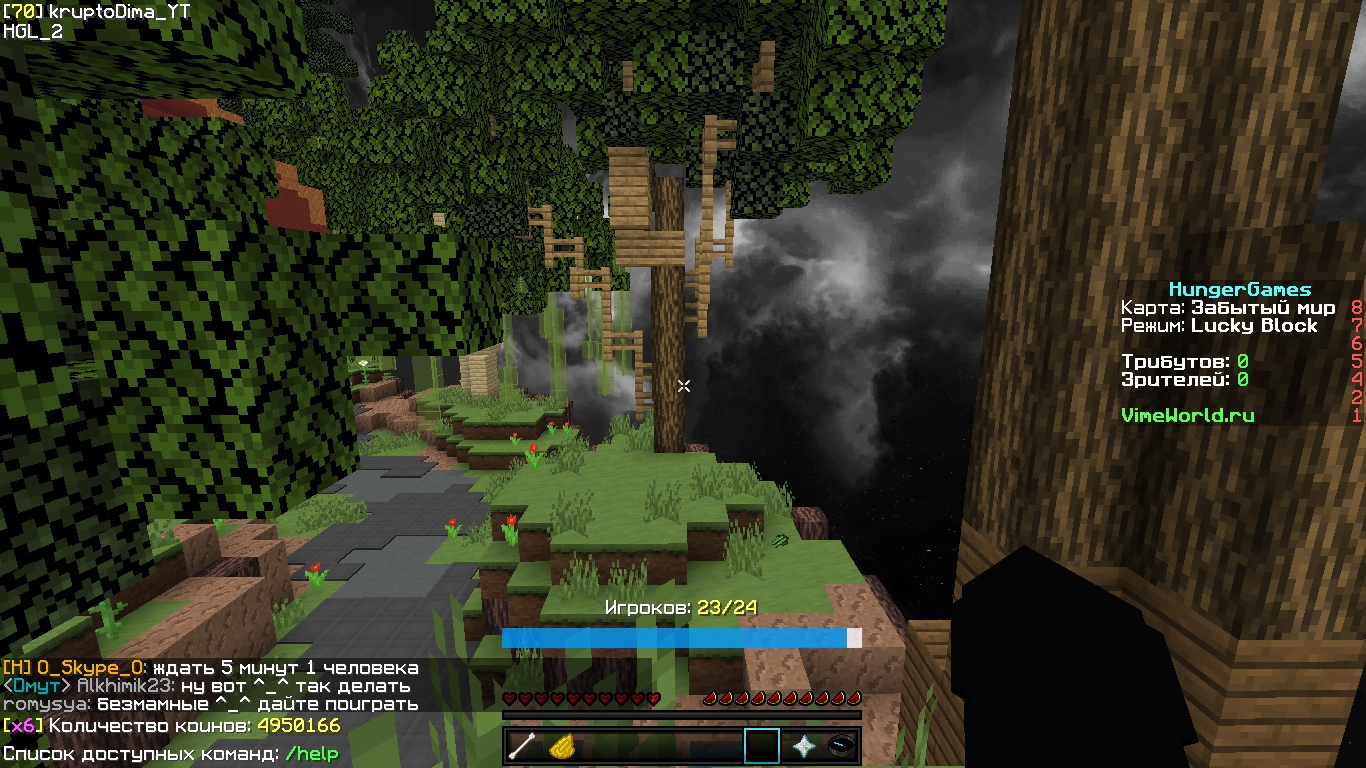Viewport: 1366px width, 768px height.
Task: Click the /help command in chat
Action: 311,753
